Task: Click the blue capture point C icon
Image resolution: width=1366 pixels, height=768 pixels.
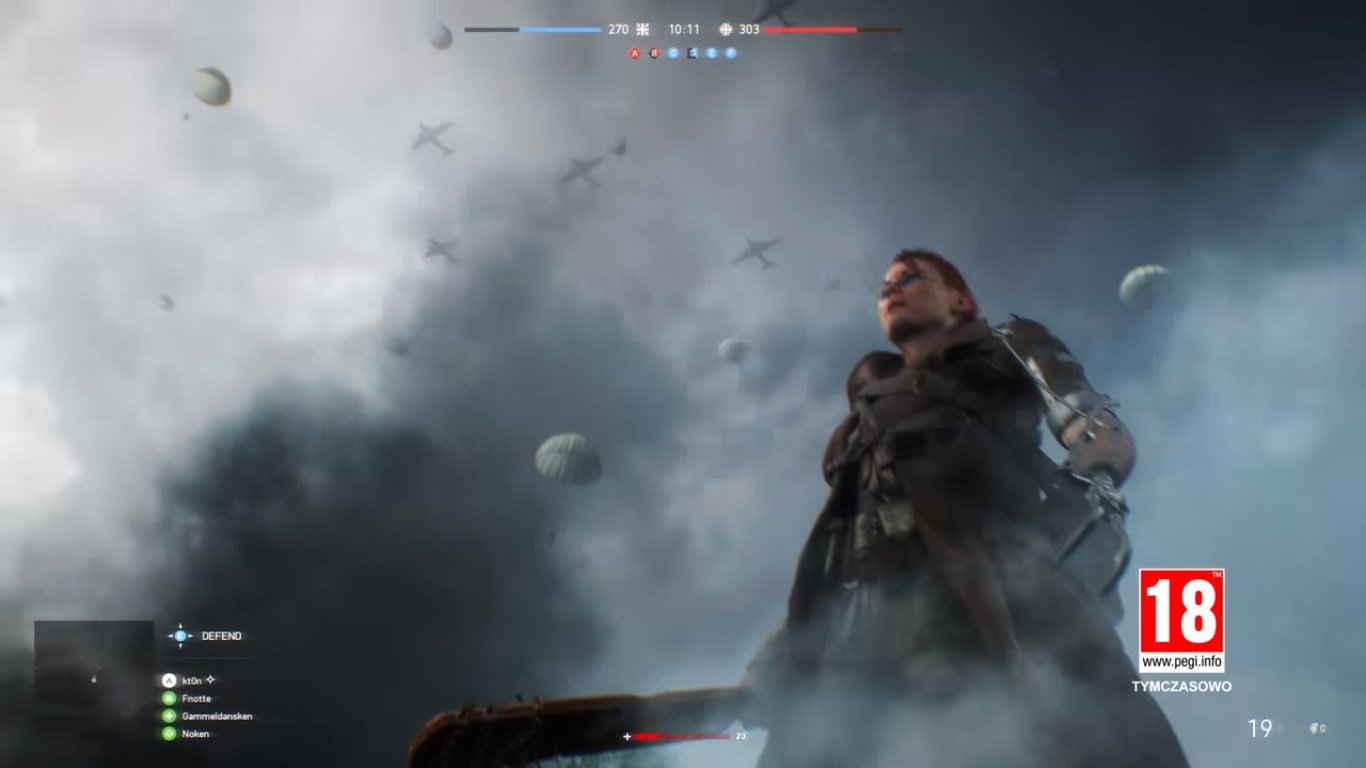Action: (673, 53)
